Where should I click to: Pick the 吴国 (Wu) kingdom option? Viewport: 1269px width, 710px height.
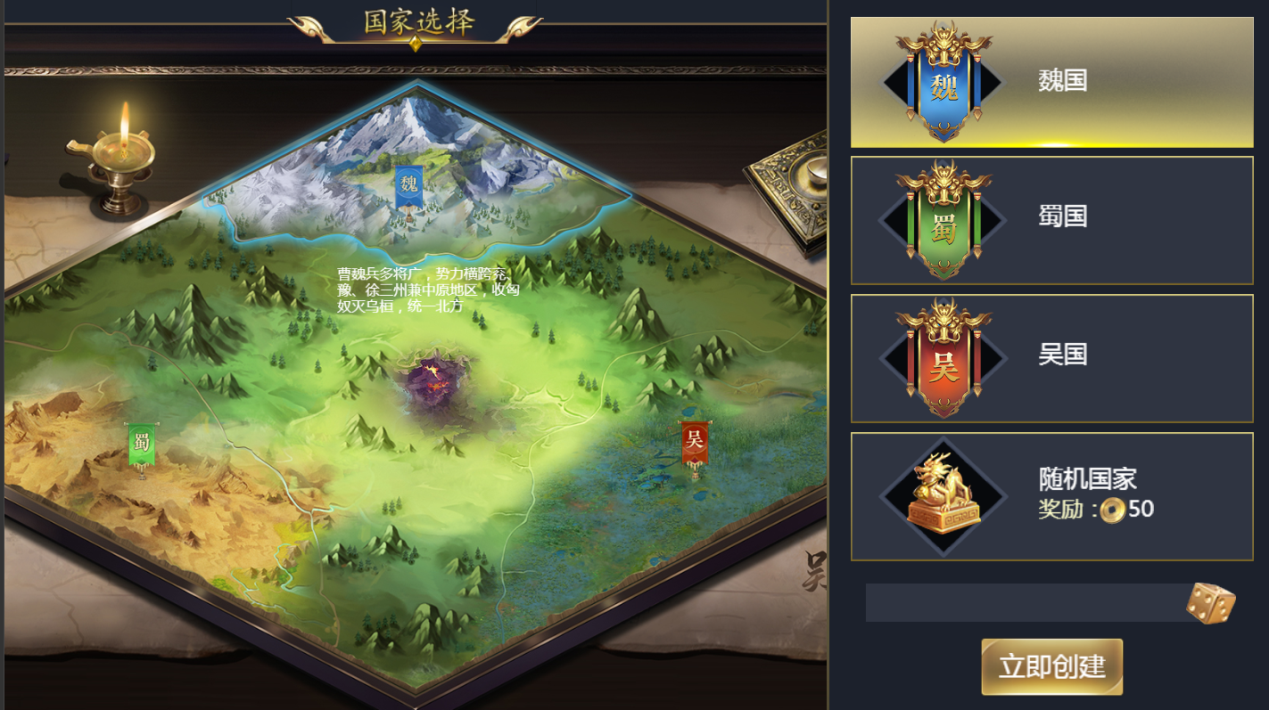pos(1051,358)
